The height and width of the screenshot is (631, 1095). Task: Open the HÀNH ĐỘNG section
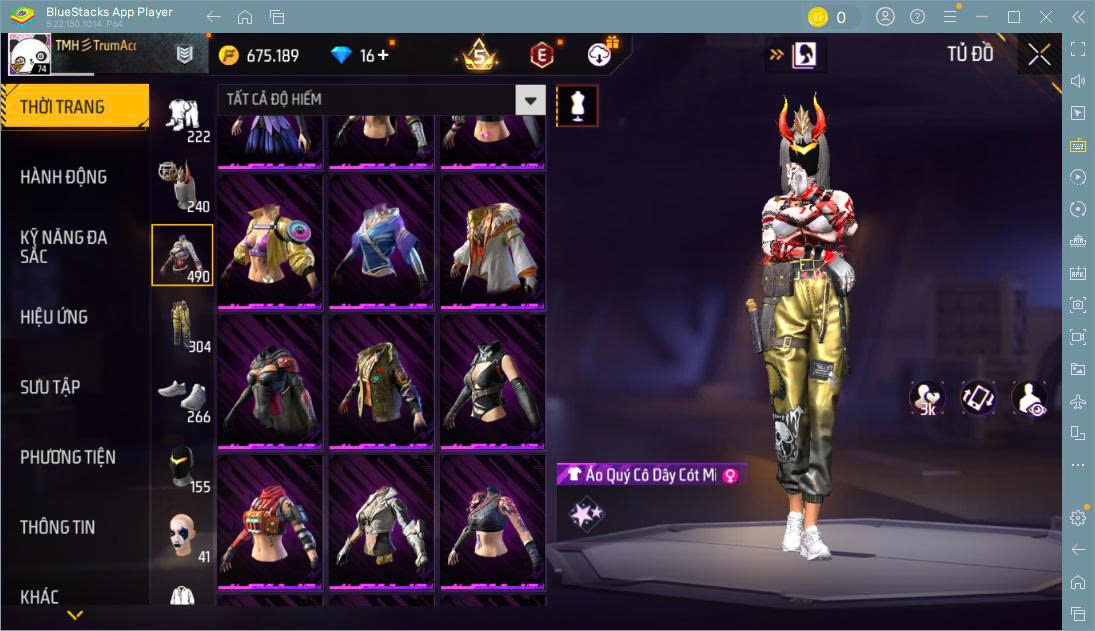point(64,177)
